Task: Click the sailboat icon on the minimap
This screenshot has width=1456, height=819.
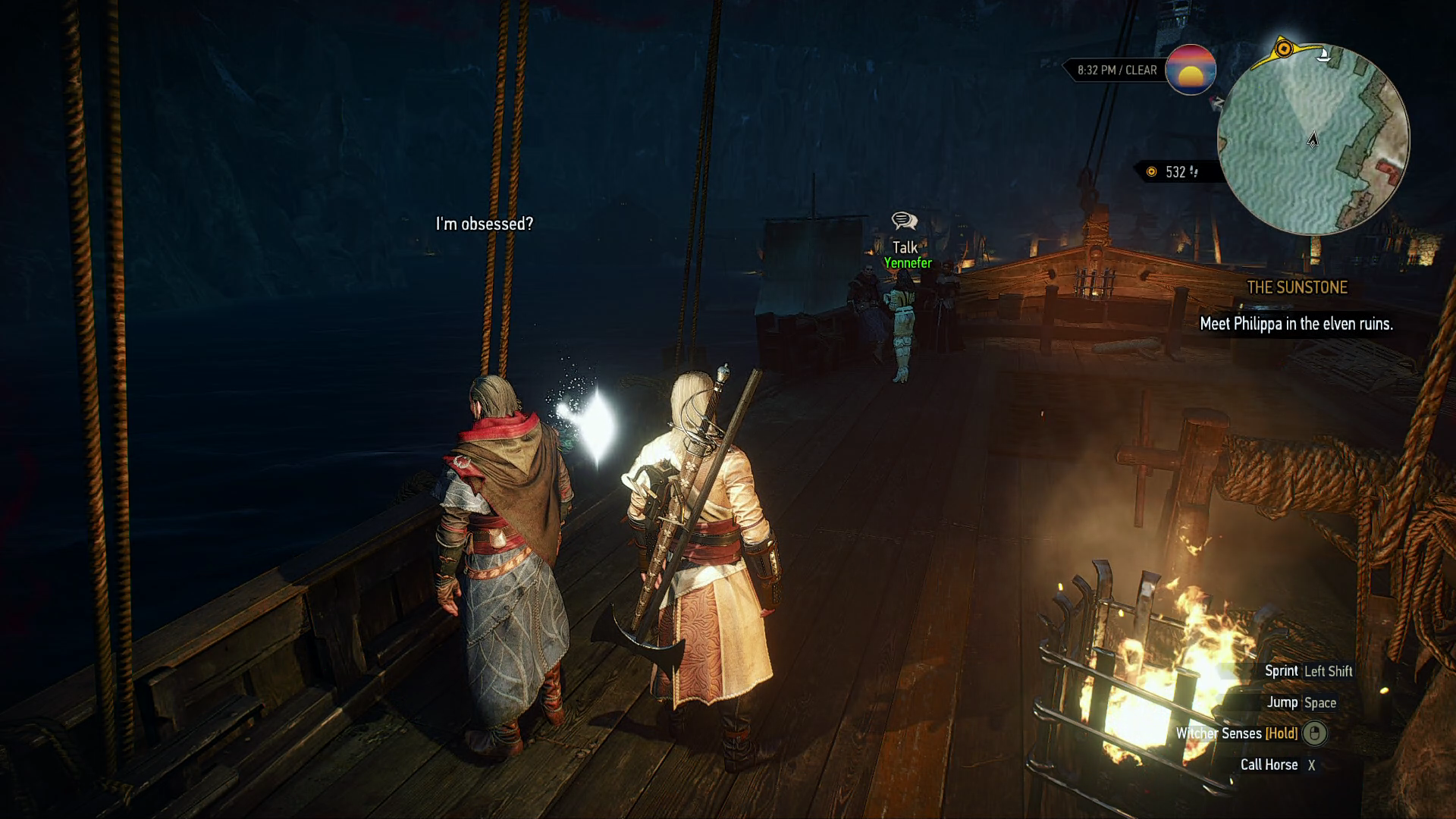Action: (x=1324, y=55)
